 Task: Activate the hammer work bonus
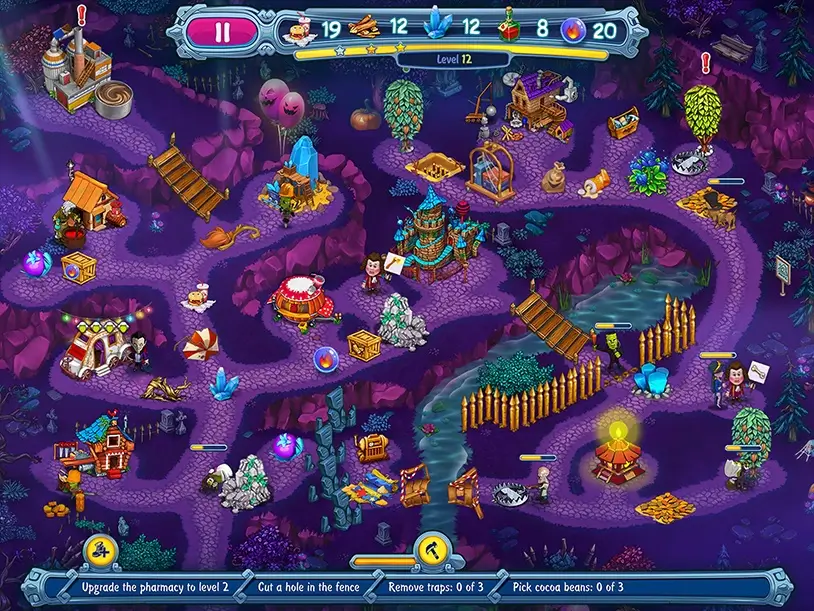tap(428, 548)
